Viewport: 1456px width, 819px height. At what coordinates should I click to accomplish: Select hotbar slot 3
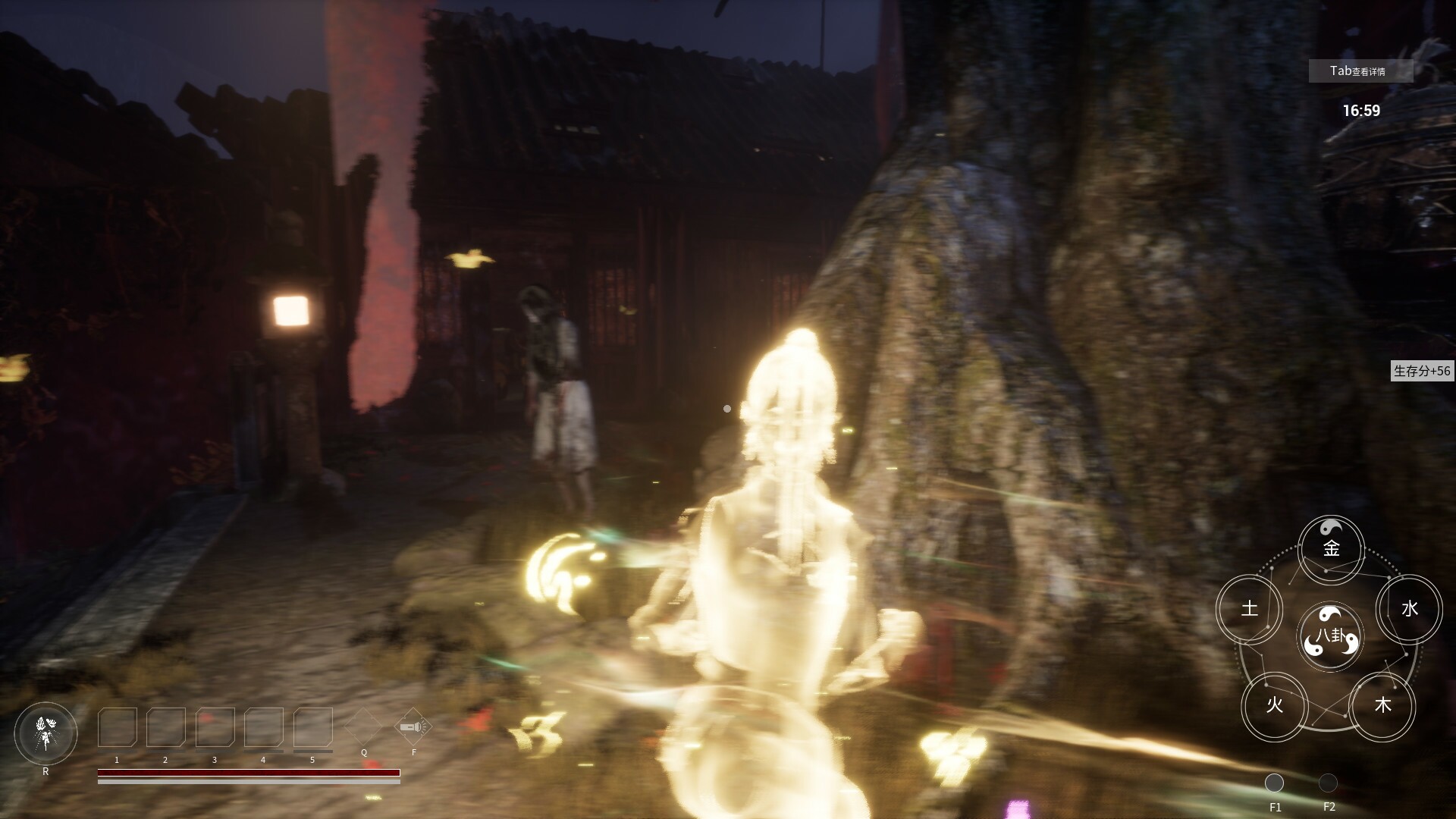click(x=215, y=728)
